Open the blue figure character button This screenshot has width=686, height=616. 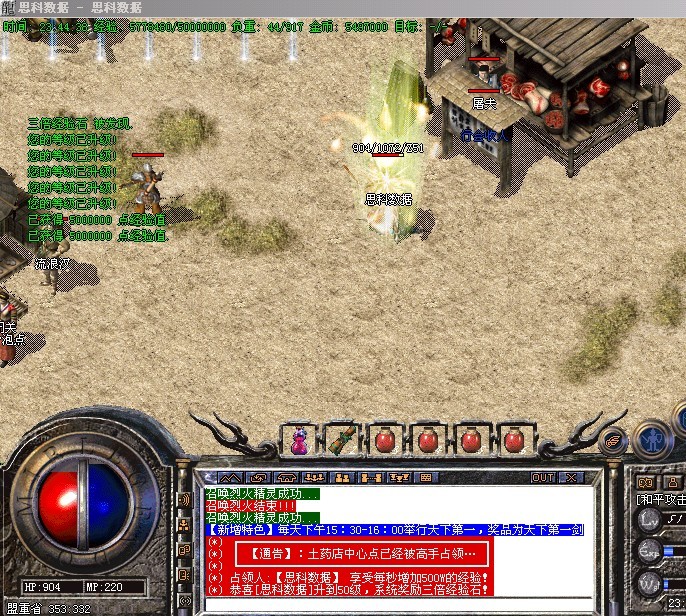(x=652, y=437)
